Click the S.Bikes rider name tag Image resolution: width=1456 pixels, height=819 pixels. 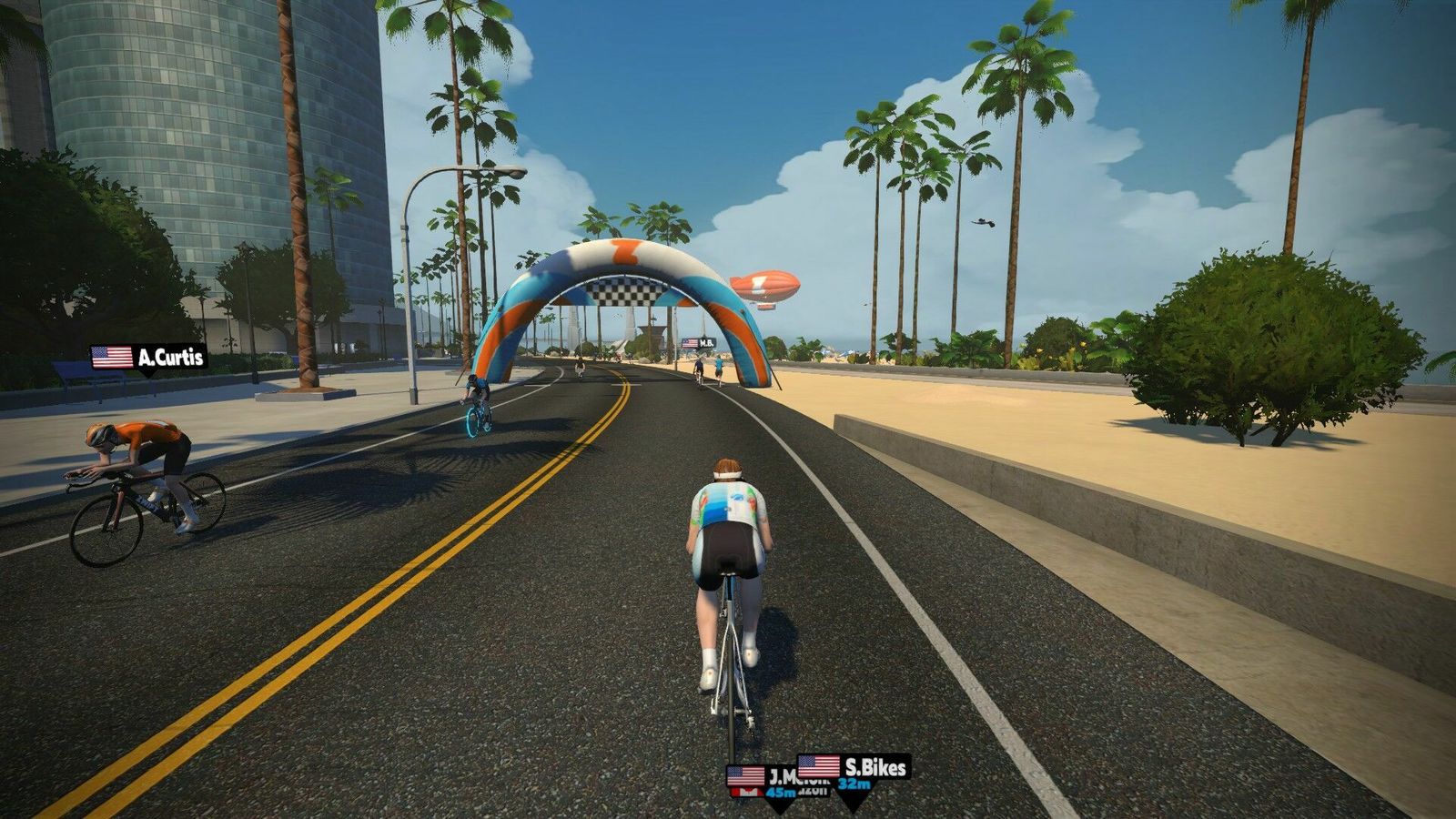[854, 769]
